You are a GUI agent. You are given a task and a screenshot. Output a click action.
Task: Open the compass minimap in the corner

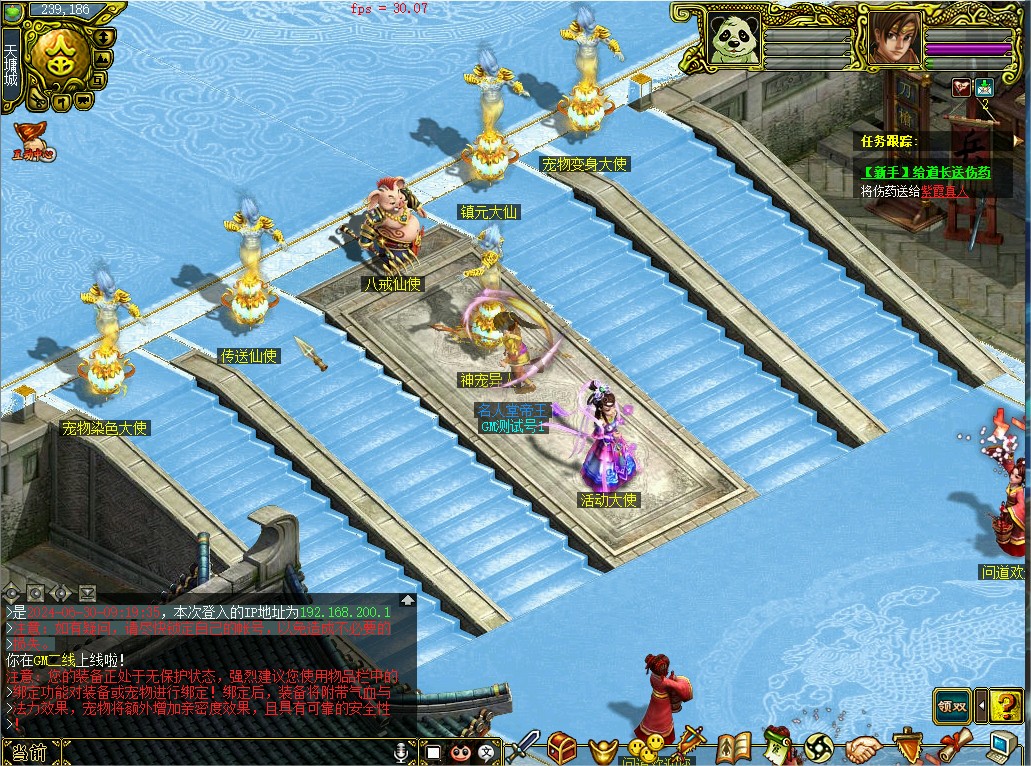click(x=58, y=58)
